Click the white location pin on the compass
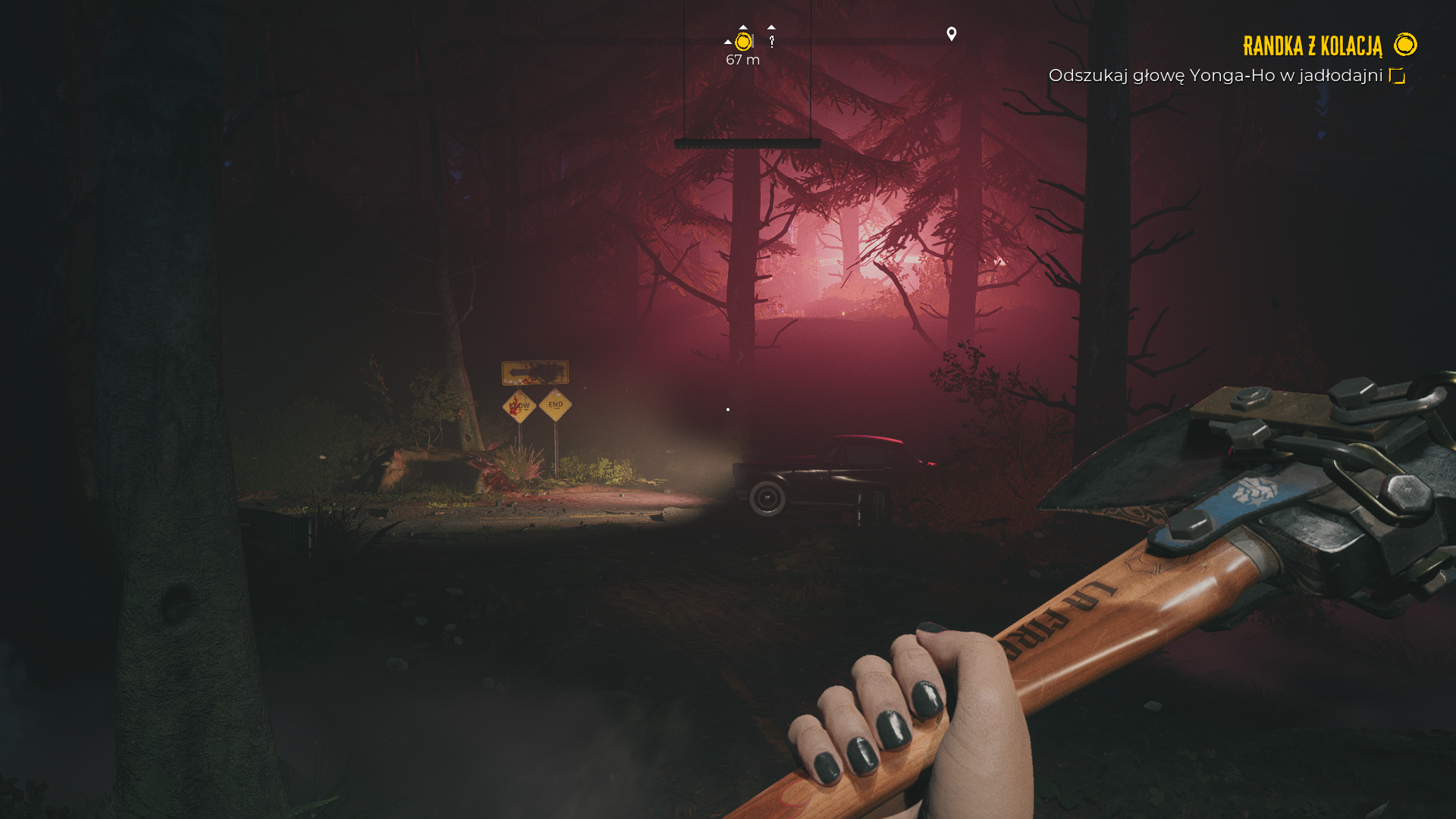The height and width of the screenshot is (819, 1456). pyautogui.click(x=952, y=34)
